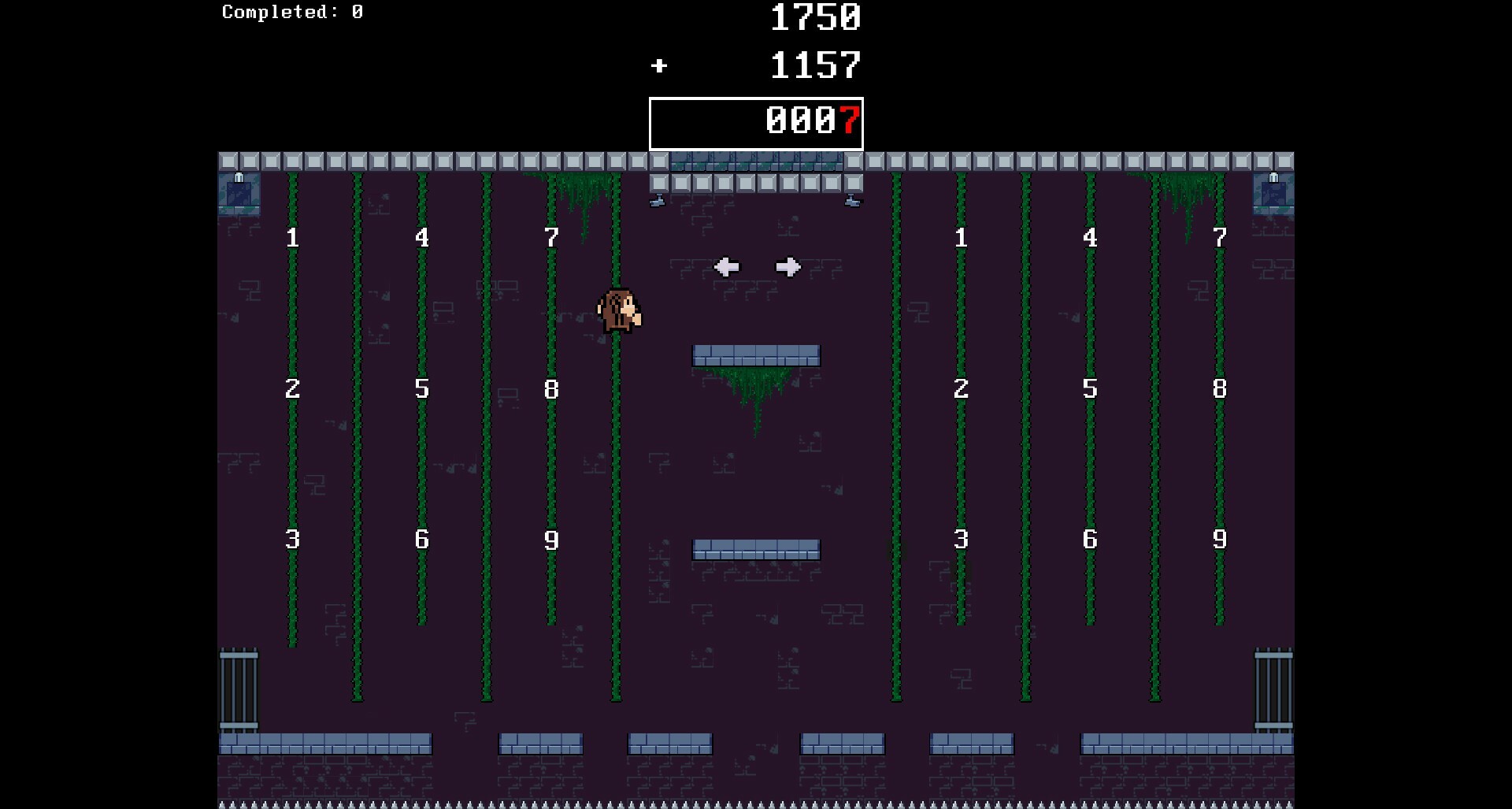Select vine number 4 on the left
This screenshot has width=1512, height=809.
click(422, 237)
